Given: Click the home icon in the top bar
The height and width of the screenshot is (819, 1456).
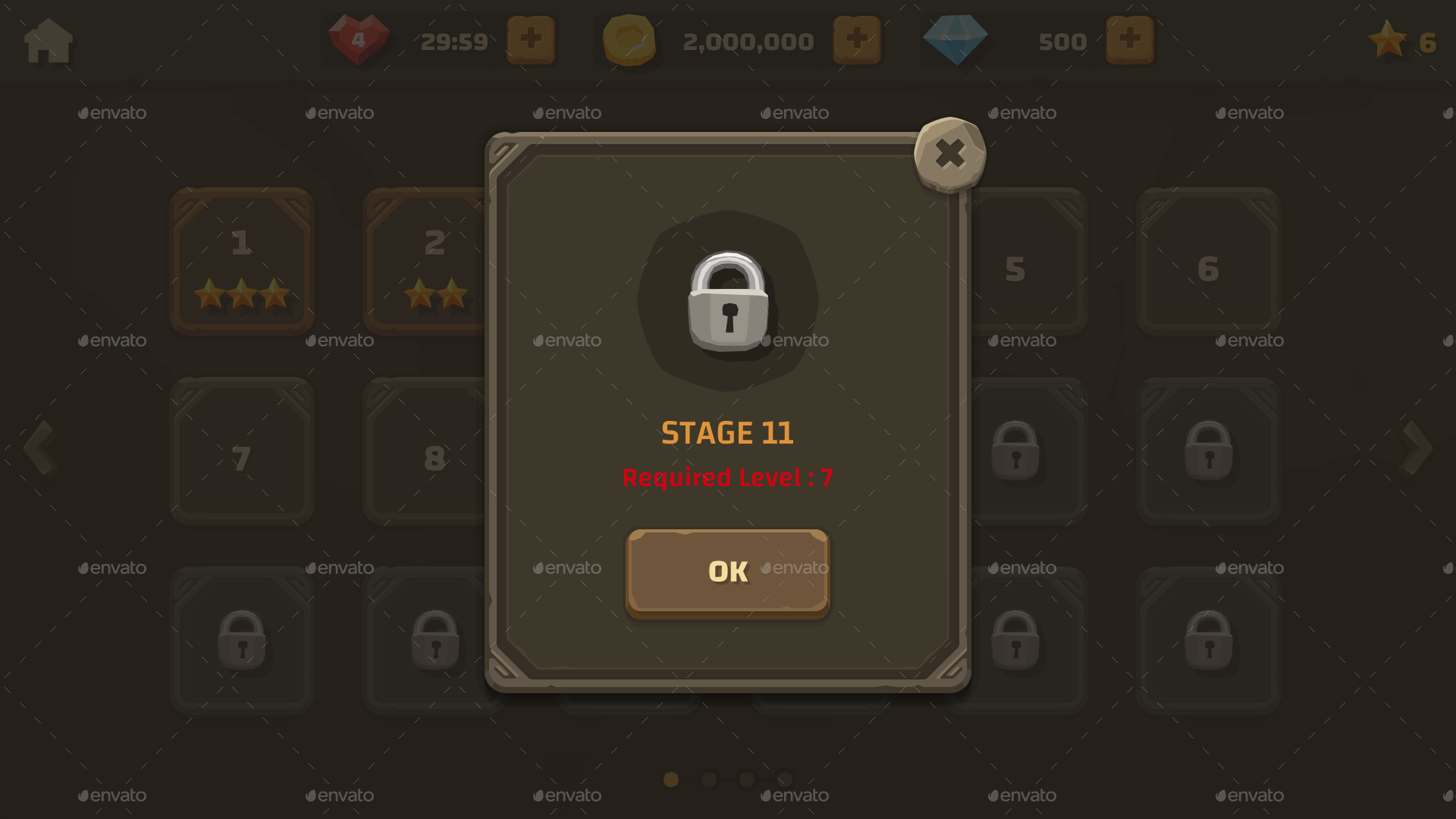Looking at the screenshot, I should coord(47,41).
